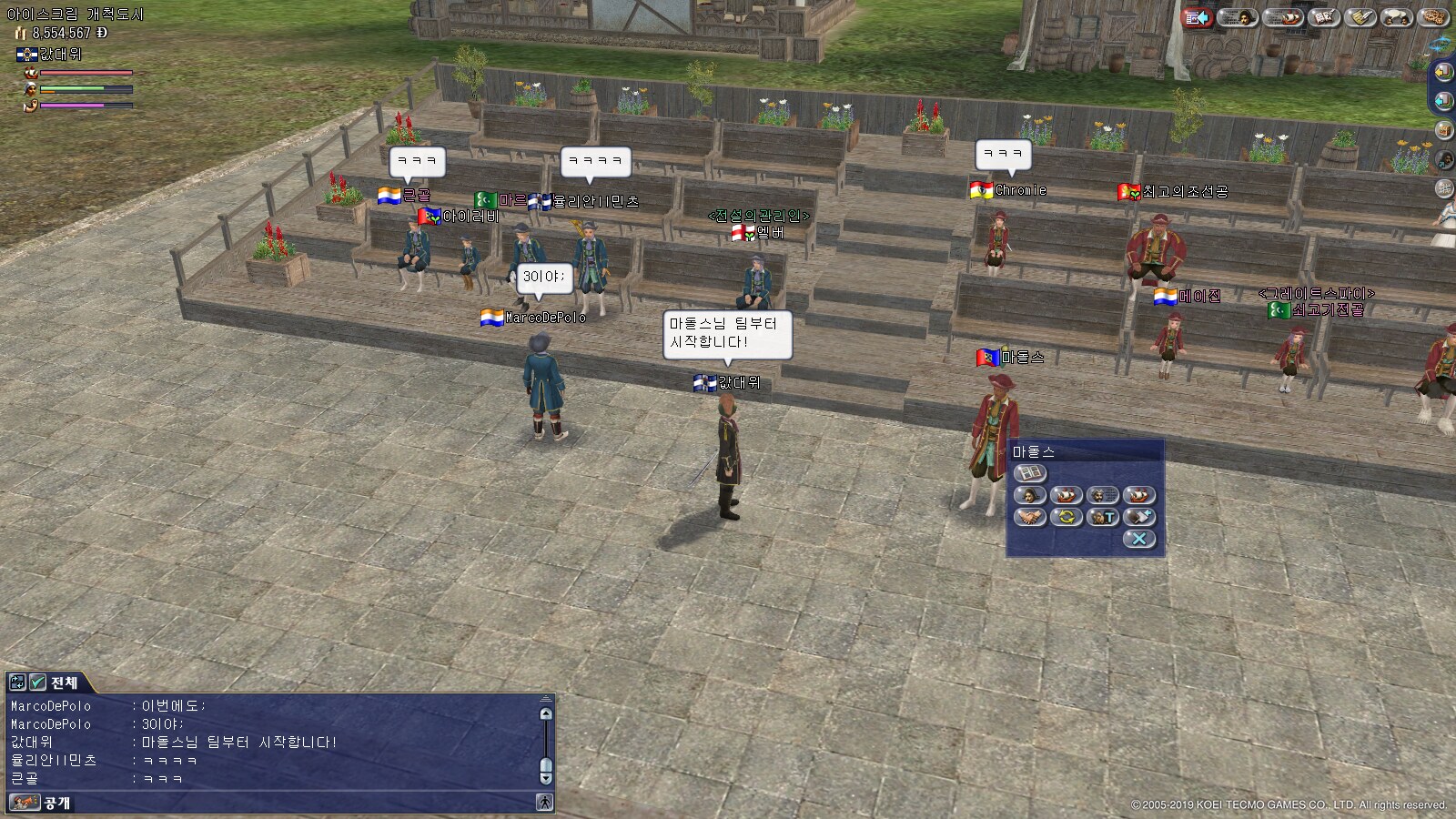Click the tell-chat icon marked with T
This screenshot has width=1456, height=819.
(x=1103, y=517)
